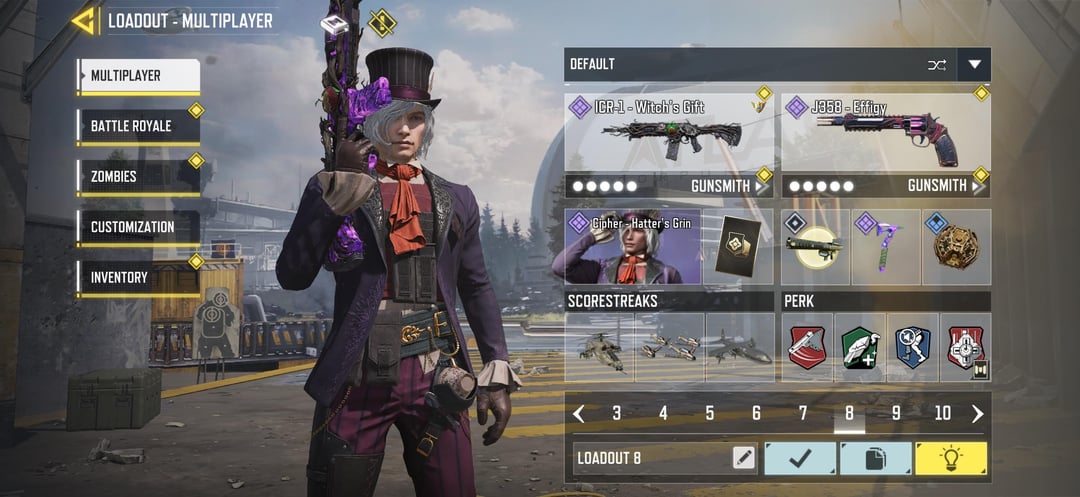Show next loadouts with the right arrow
Screen dimensions: 1080x497
(x=977, y=413)
